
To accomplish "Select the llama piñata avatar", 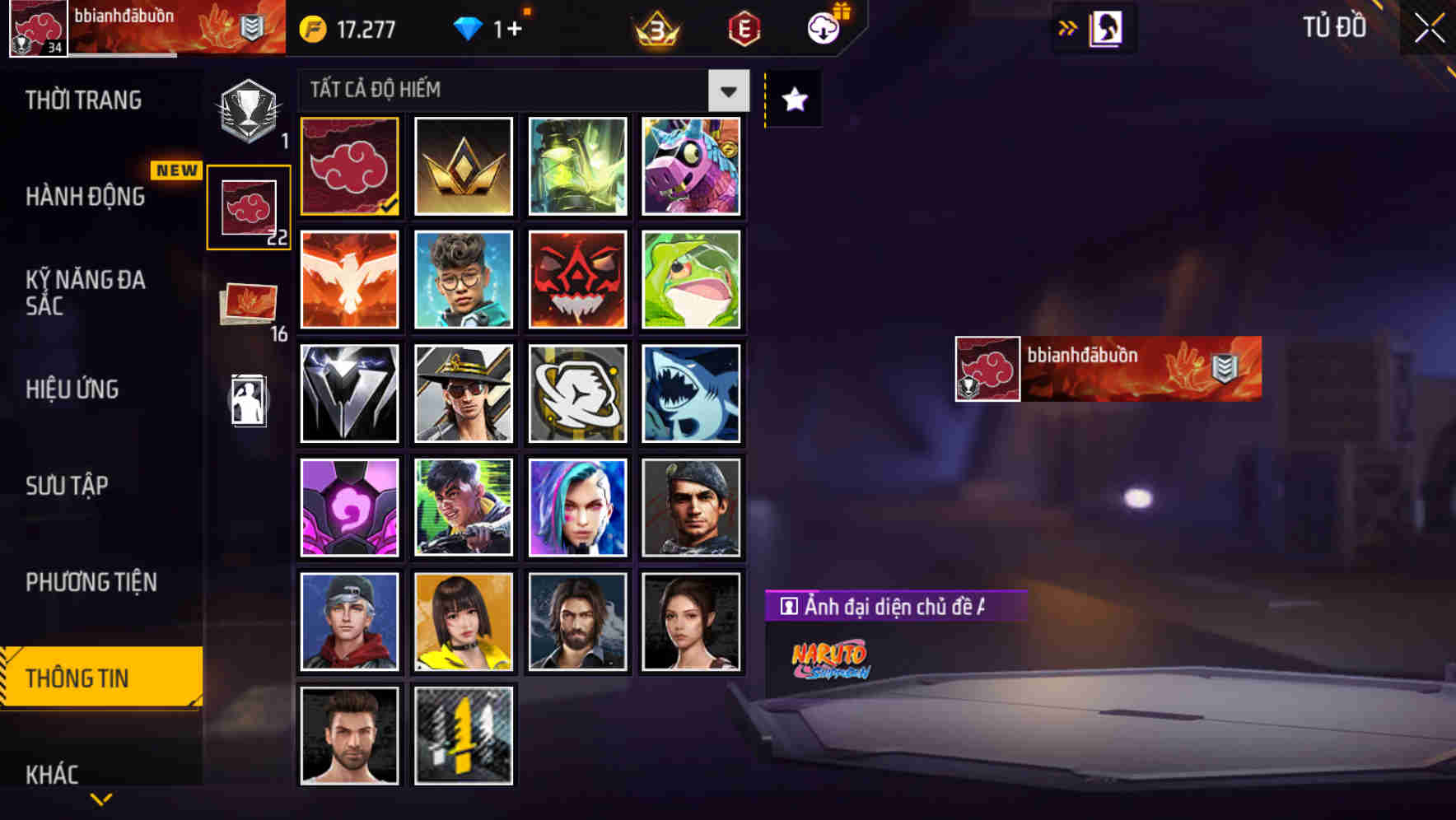I will coord(691,165).
